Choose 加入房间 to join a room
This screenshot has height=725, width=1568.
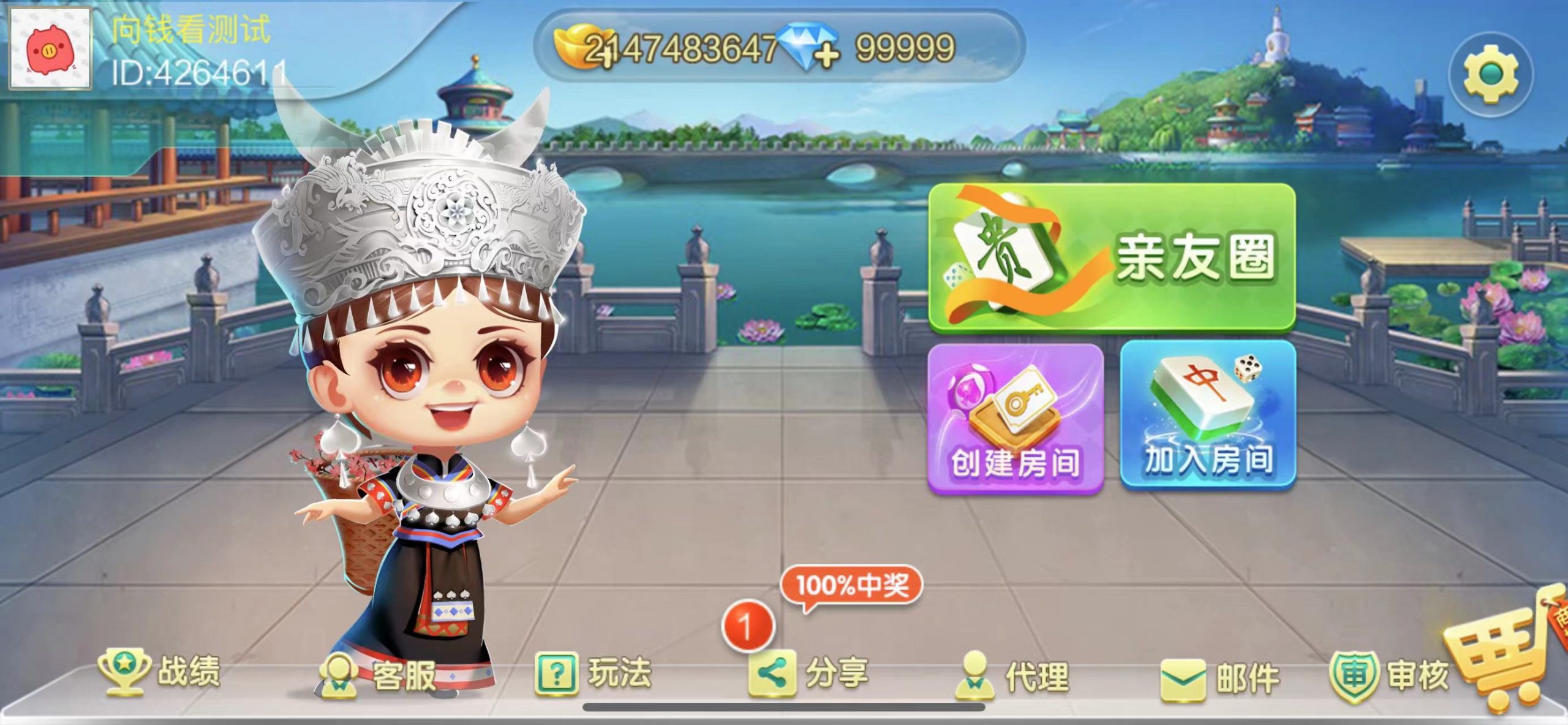[1208, 416]
